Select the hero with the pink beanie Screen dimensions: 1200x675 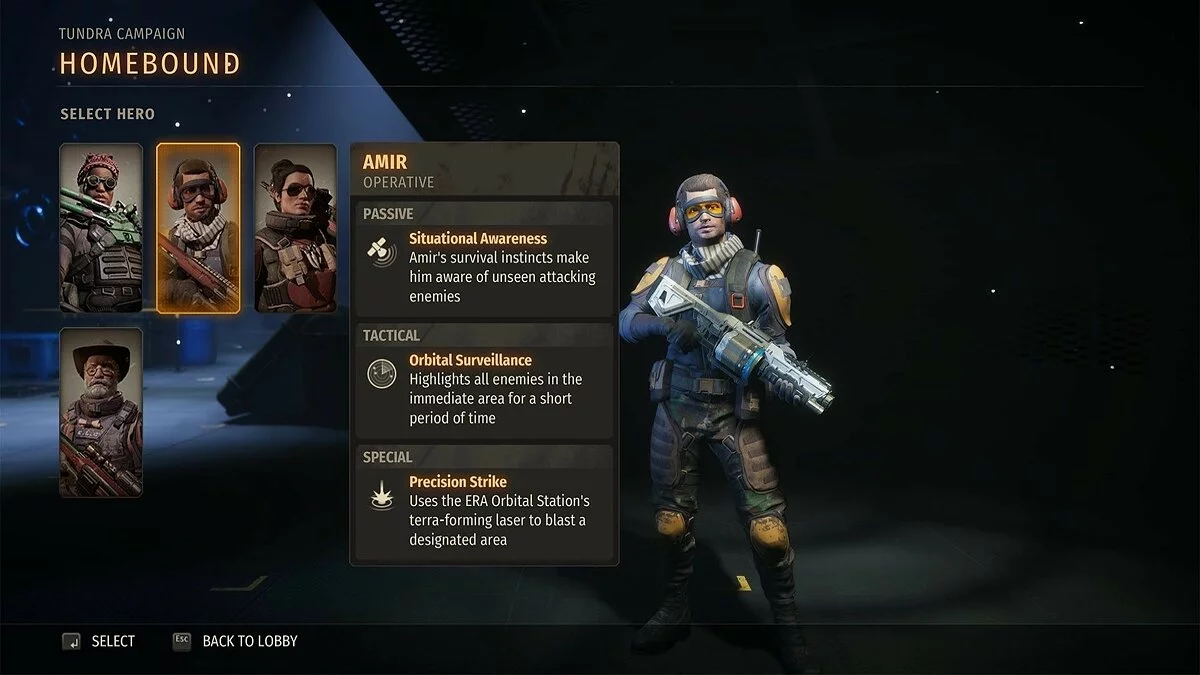tap(101, 228)
